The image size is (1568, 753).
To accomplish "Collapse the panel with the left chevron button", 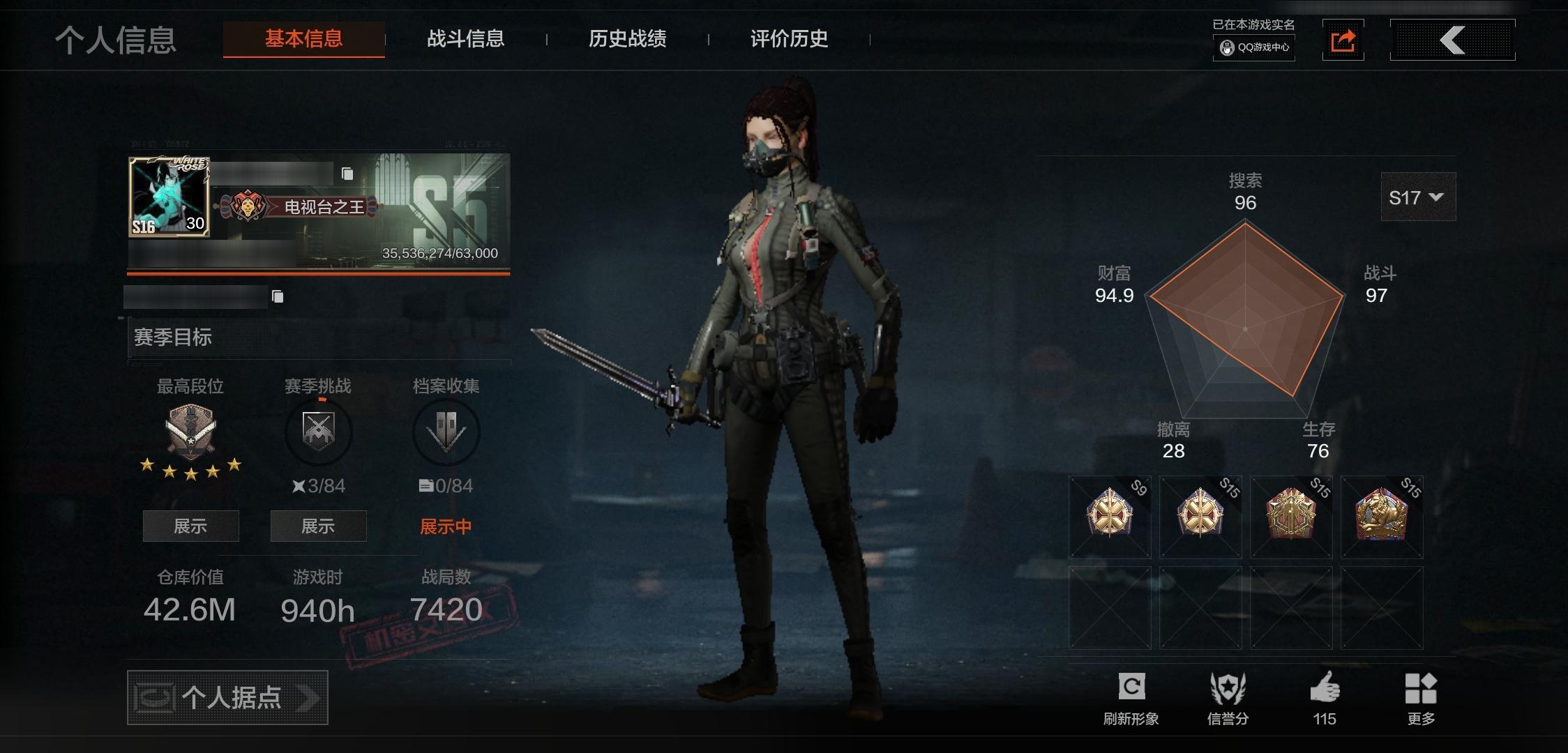I will pyautogui.click(x=1453, y=40).
